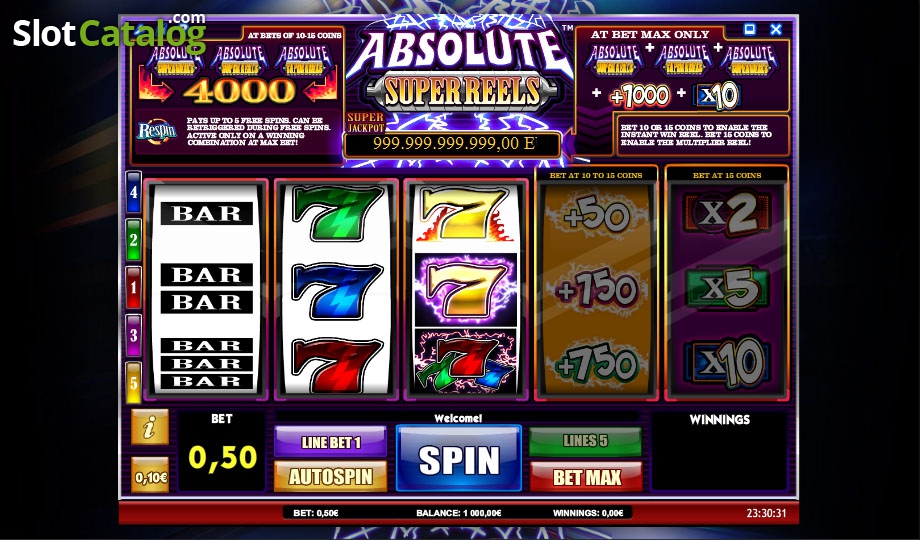Click the LINE BET 1 button
The height and width of the screenshot is (540, 920).
(330, 441)
